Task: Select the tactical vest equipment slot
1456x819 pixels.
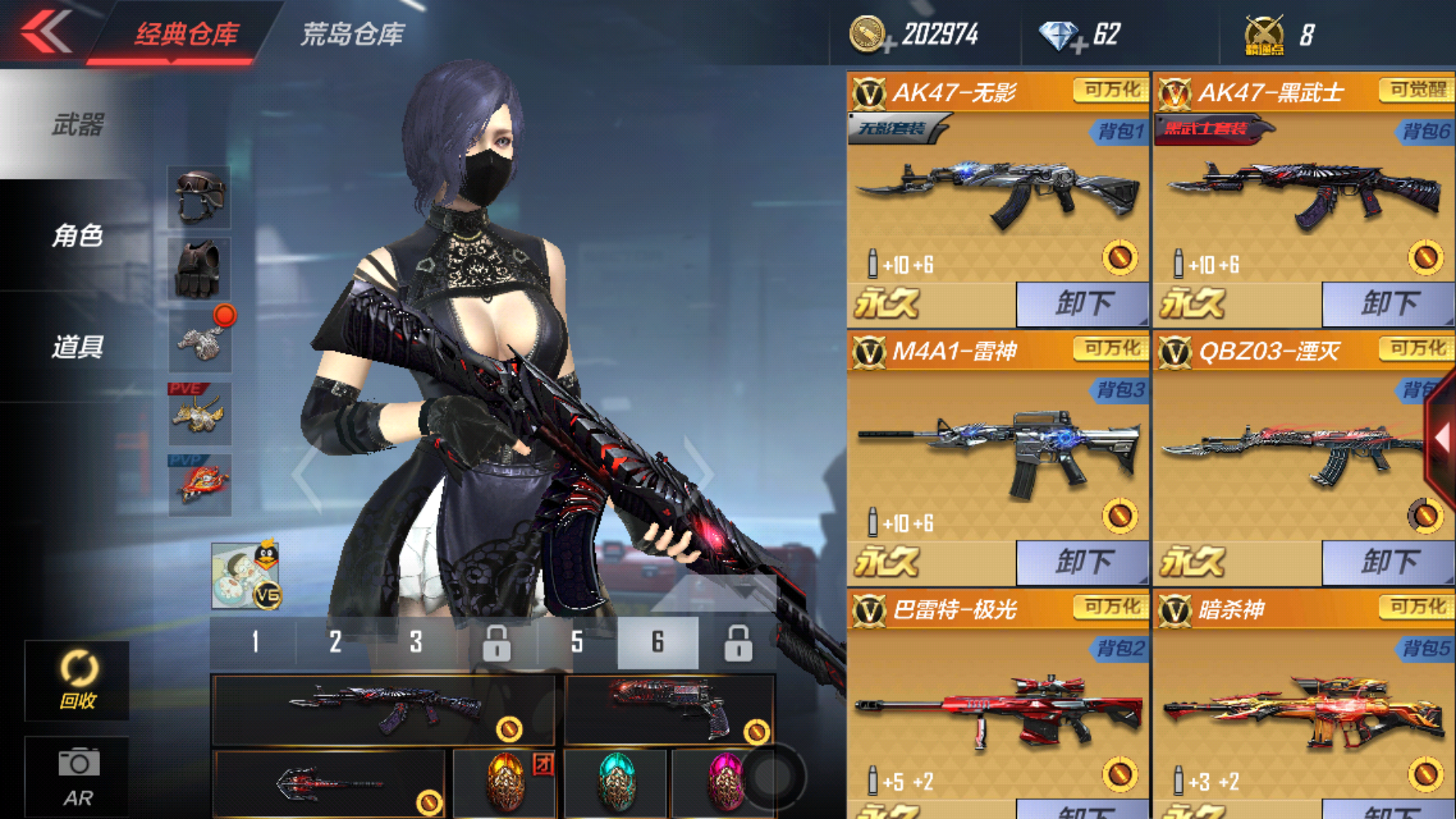Action: pyautogui.click(x=199, y=268)
